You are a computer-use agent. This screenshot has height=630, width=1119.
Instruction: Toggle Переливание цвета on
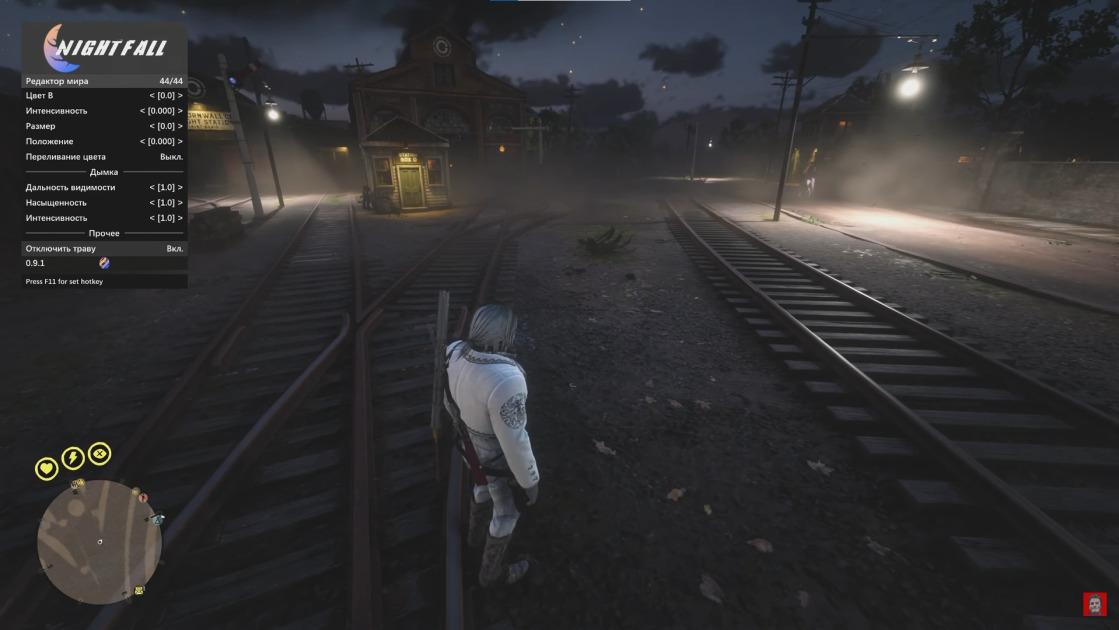click(x=104, y=157)
